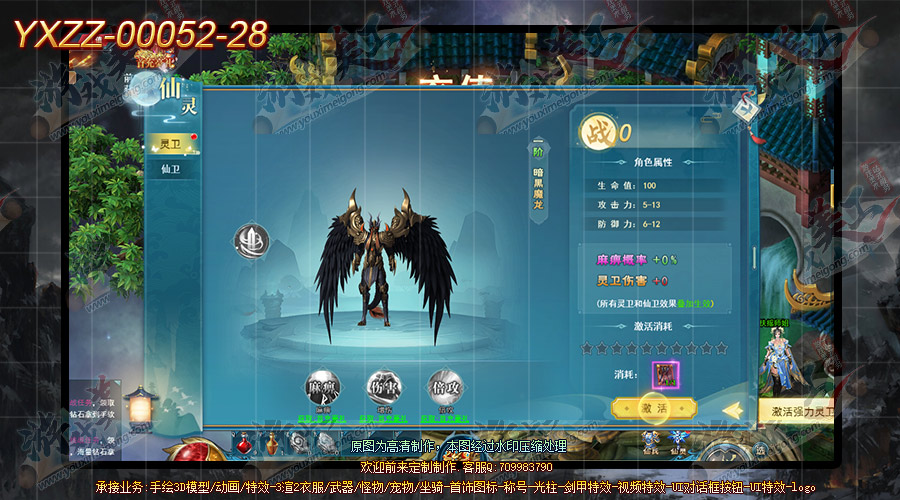
Task: Switch to the 灵卫 tab
Action: pyautogui.click(x=172, y=144)
